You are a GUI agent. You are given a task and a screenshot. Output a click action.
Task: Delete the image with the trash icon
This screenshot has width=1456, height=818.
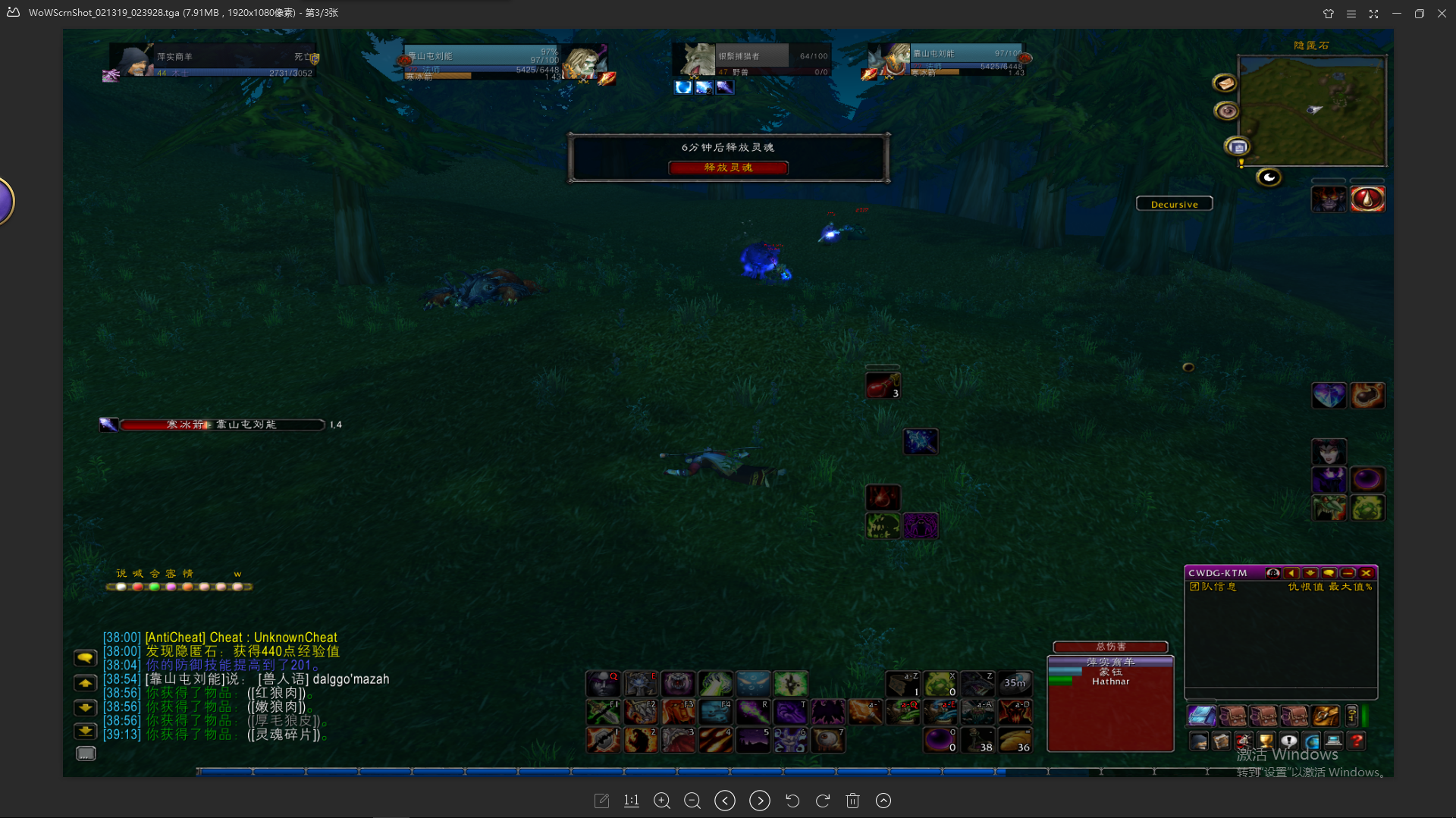click(x=852, y=801)
